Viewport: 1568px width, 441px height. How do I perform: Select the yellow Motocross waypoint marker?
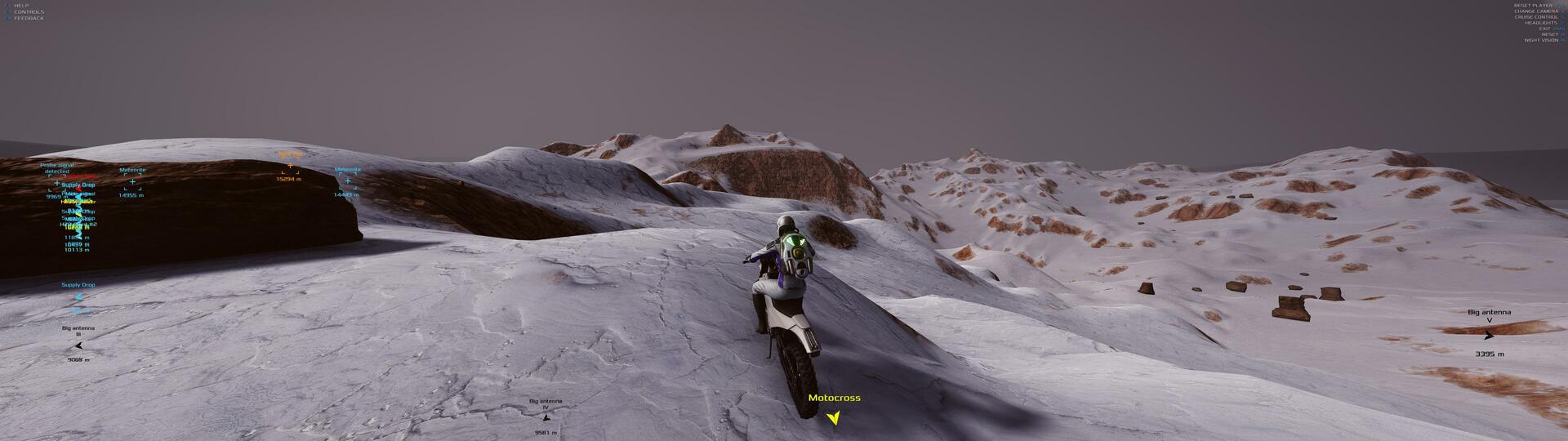[x=833, y=418]
